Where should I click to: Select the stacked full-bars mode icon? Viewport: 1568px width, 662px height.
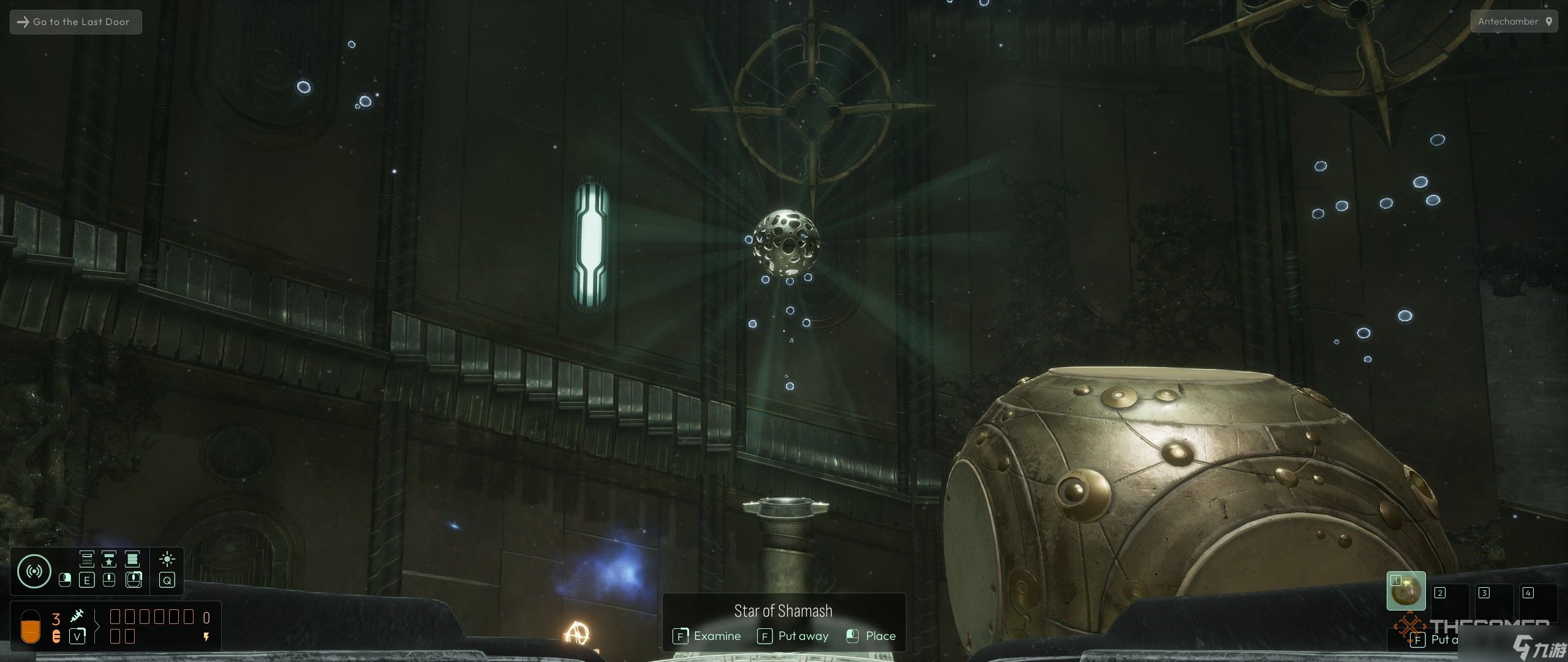[x=132, y=558]
